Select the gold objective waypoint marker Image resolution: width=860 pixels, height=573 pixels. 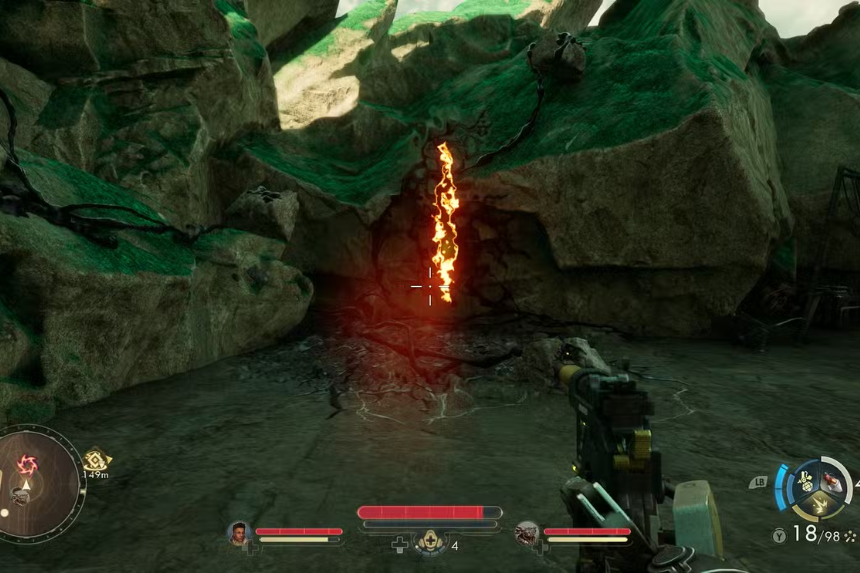[x=96, y=460]
